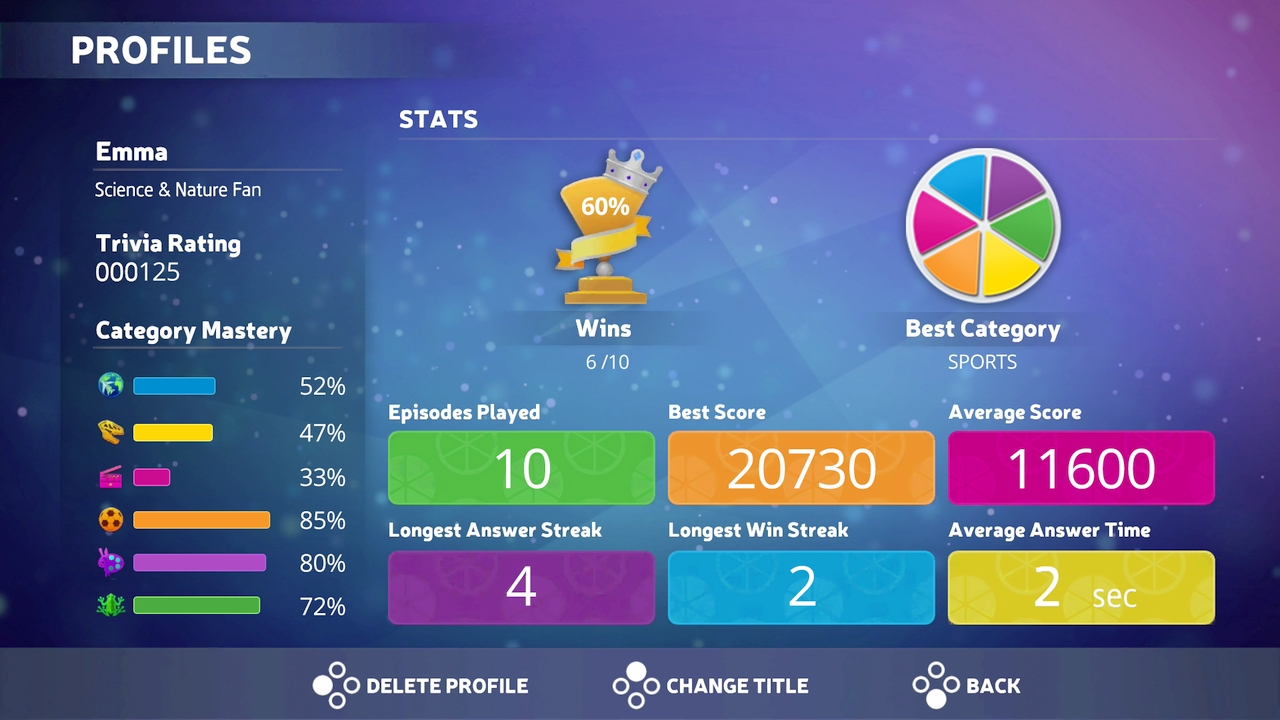Select the Geography globe category icon

(x=110, y=385)
